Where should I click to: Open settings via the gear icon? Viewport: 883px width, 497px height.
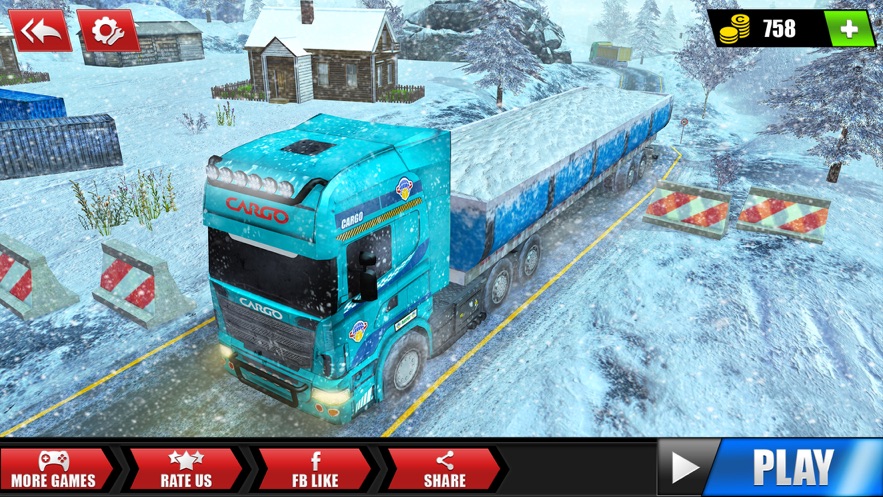click(x=107, y=31)
